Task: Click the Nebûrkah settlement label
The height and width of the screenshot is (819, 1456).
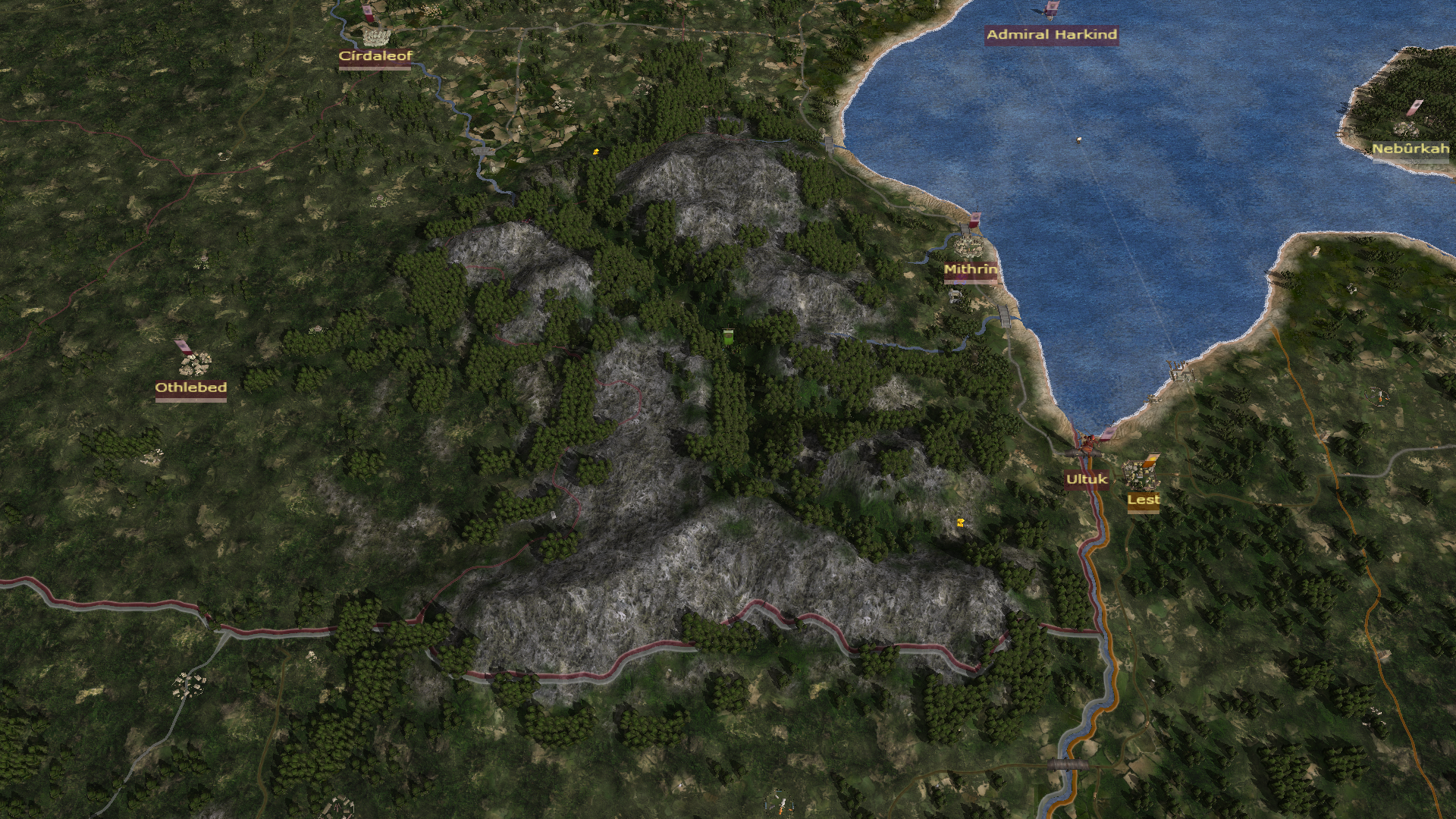Action: click(1410, 149)
